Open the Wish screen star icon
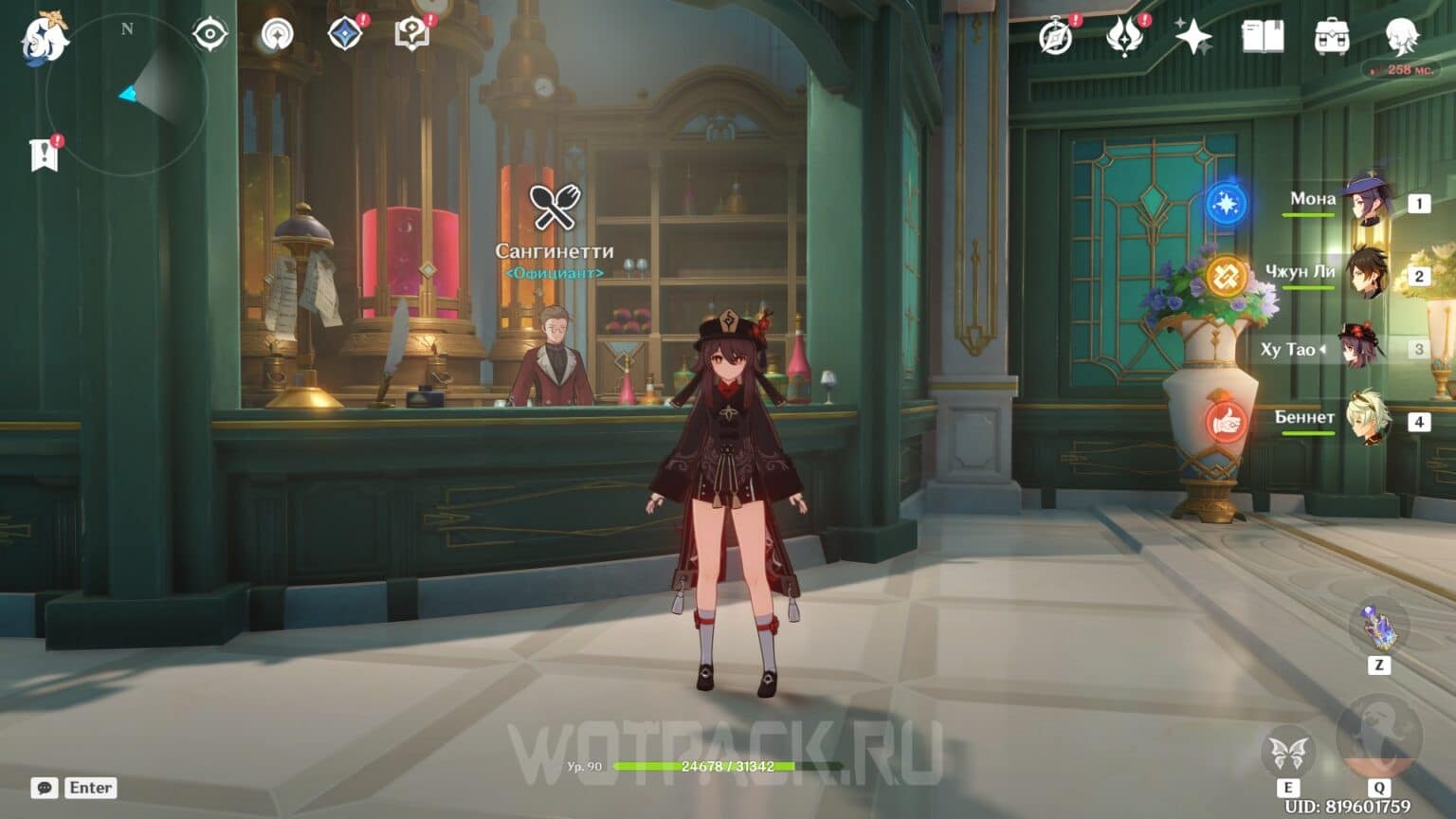1456x819 pixels. [x=1192, y=36]
